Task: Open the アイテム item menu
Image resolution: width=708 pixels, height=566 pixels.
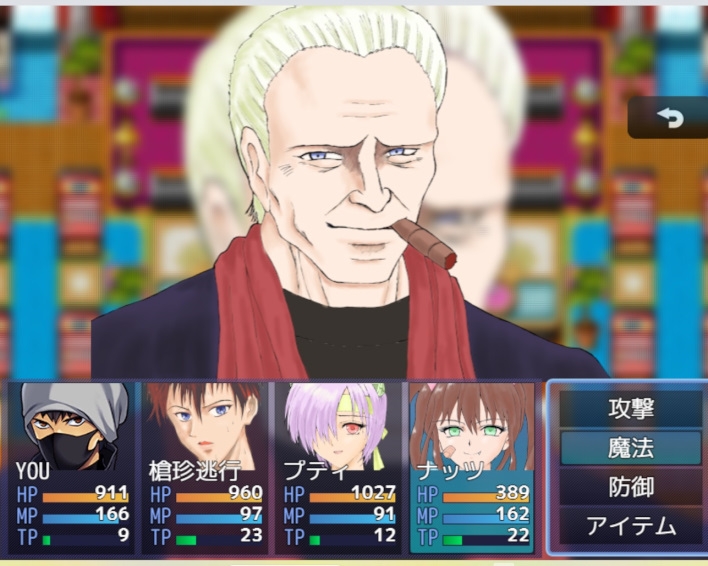Action: [630, 526]
